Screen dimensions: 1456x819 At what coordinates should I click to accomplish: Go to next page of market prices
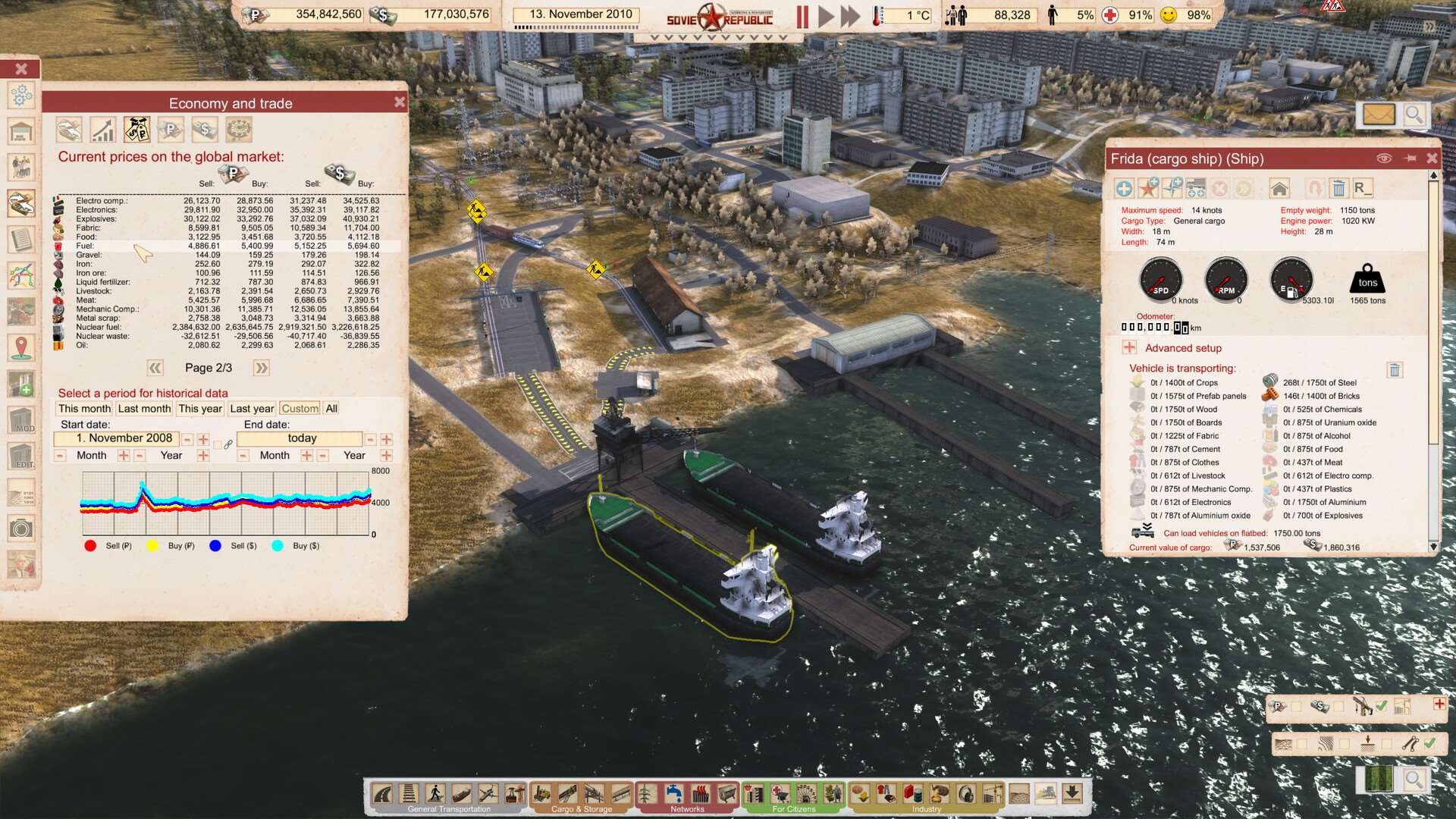[x=262, y=368]
